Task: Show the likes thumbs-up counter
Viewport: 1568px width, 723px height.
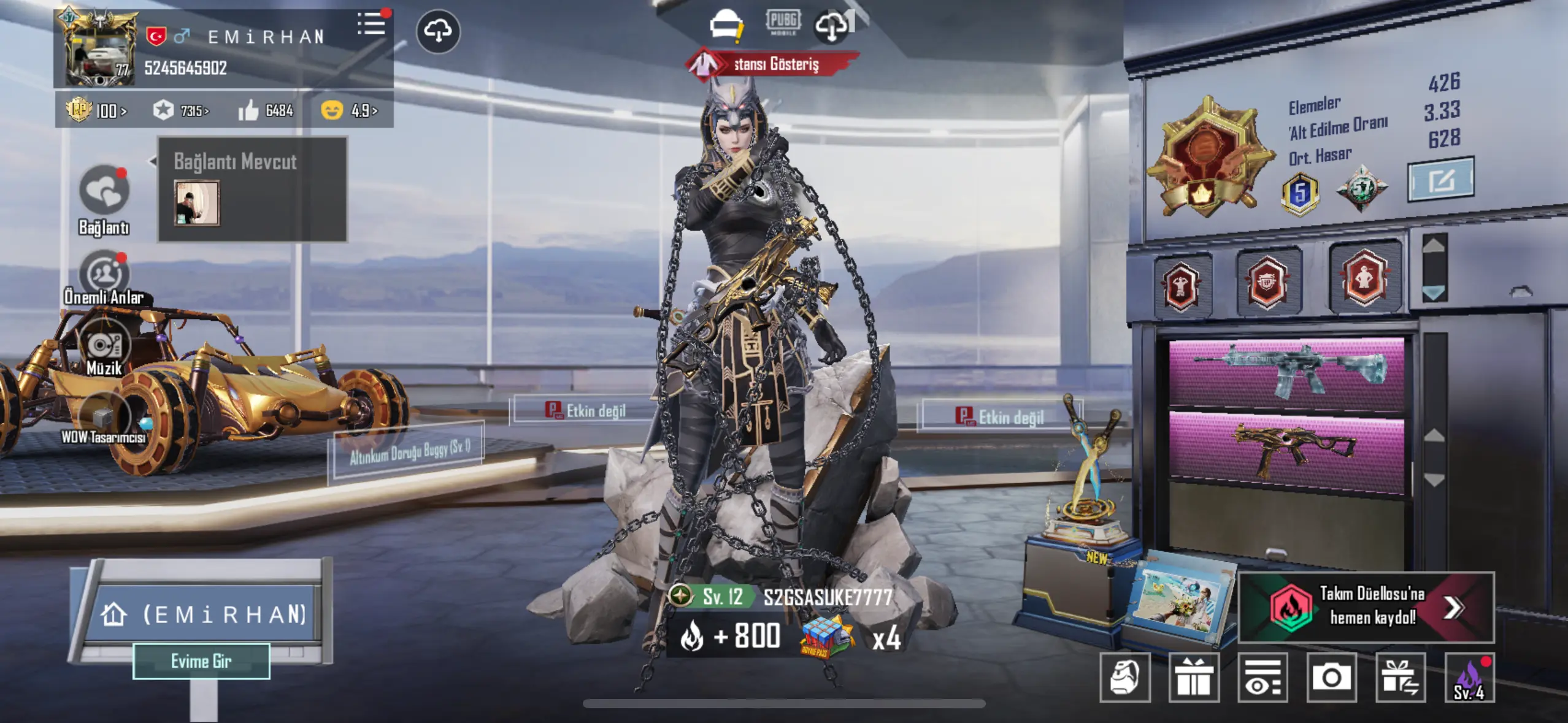Action: coord(266,110)
